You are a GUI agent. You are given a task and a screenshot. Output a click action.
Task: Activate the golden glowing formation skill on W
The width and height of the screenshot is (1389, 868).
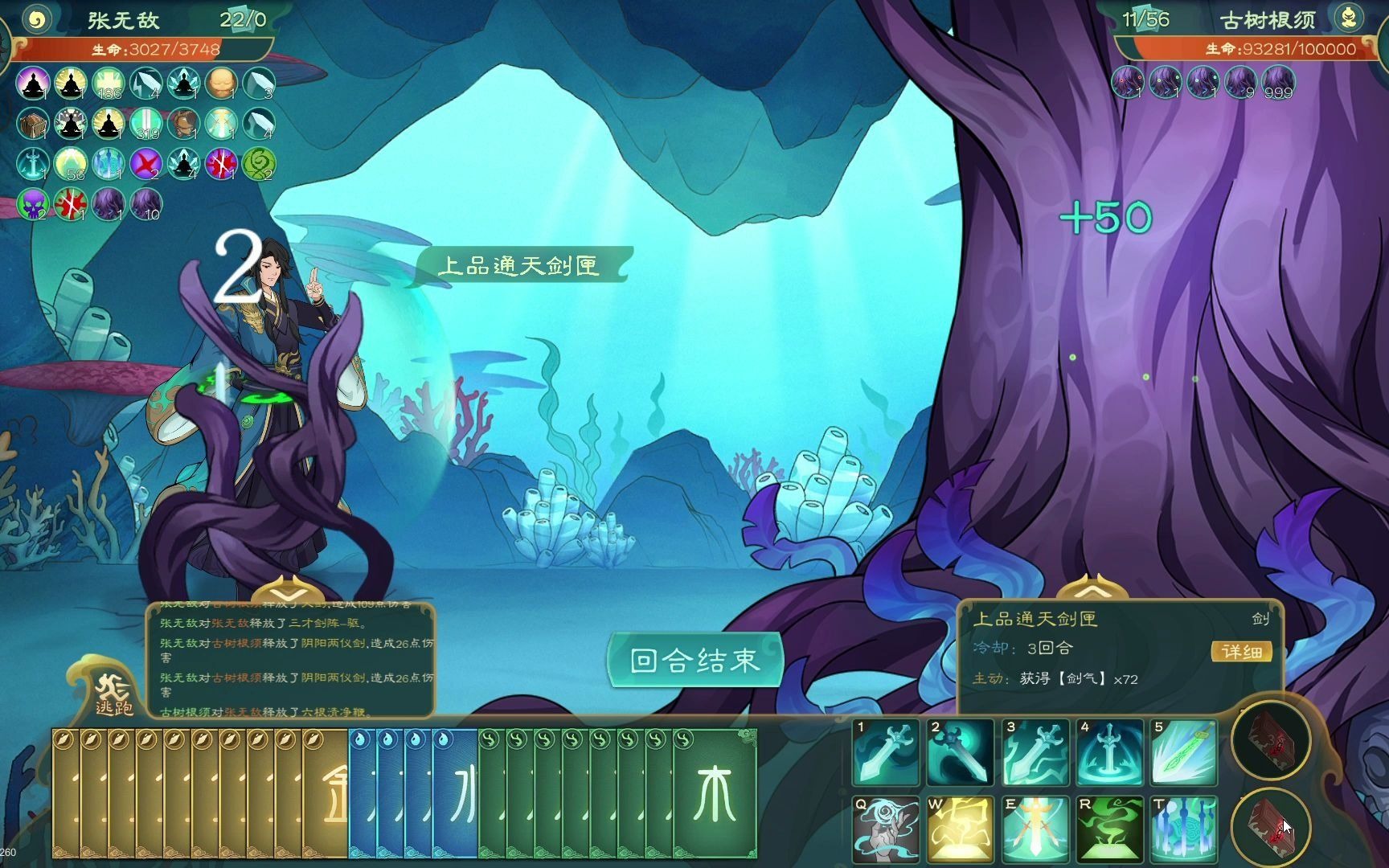(960, 828)
